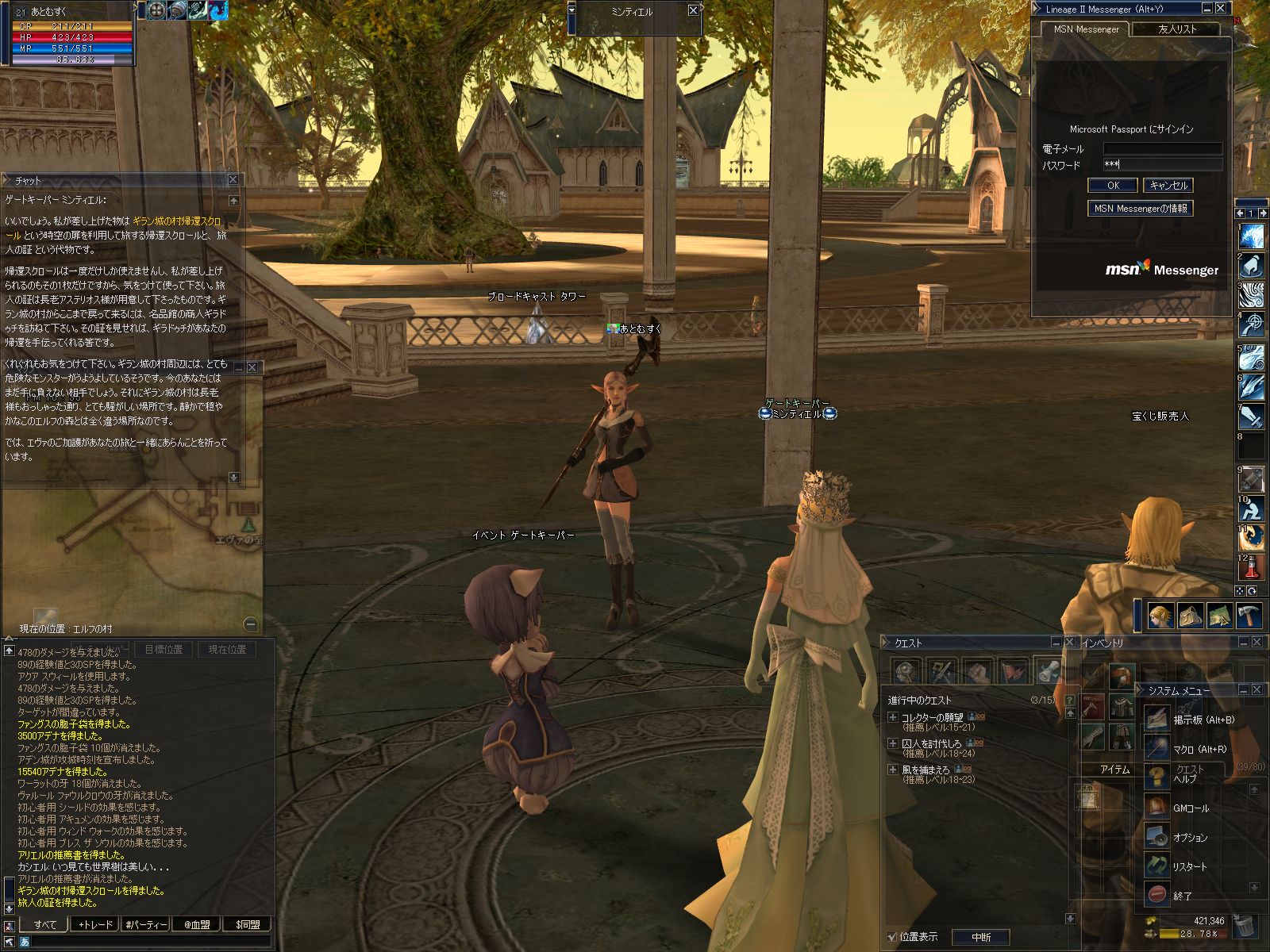1270x952 pixels.
Task: Click OK in the MSN sign-in form
Action: [1113, 186]
